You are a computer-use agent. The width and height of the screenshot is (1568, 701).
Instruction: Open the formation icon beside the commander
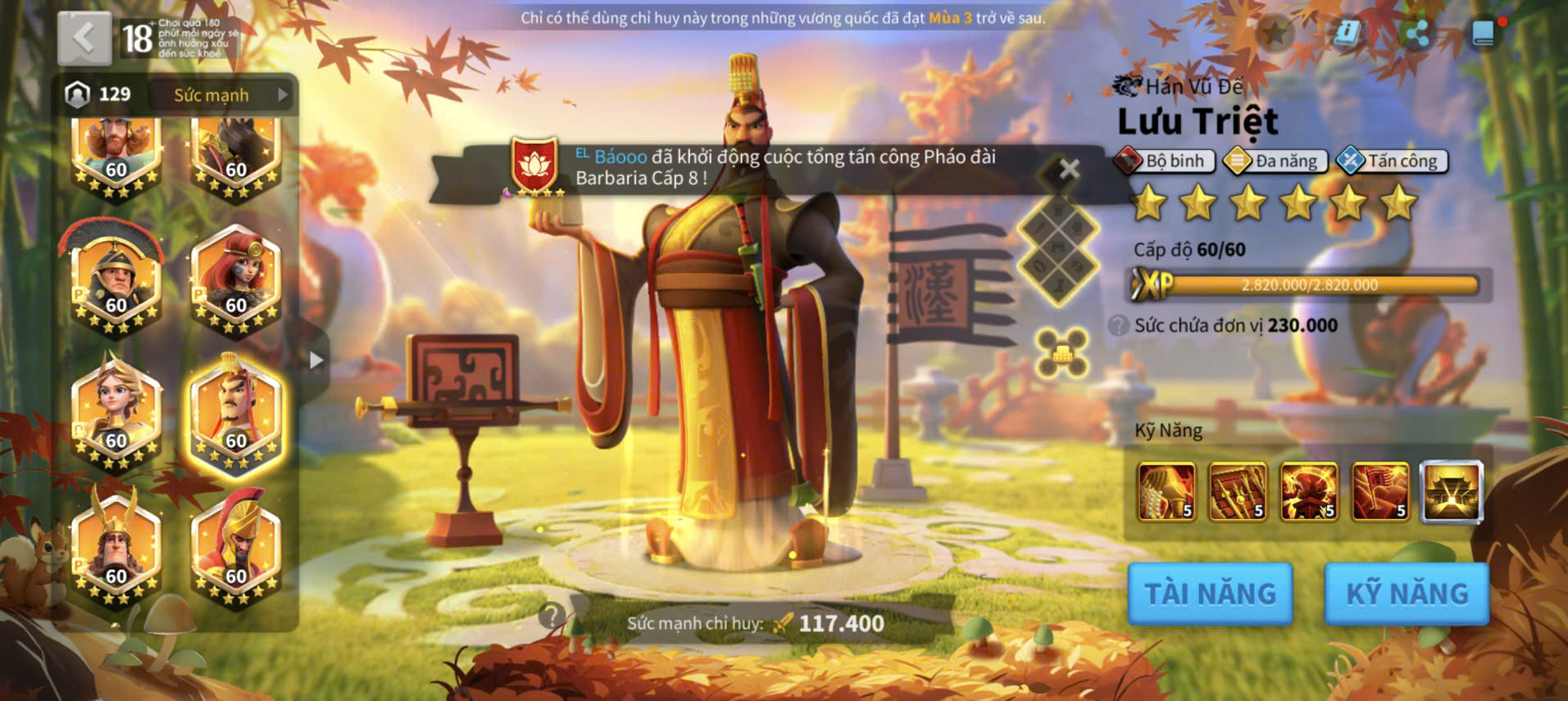pos(1061,353)
